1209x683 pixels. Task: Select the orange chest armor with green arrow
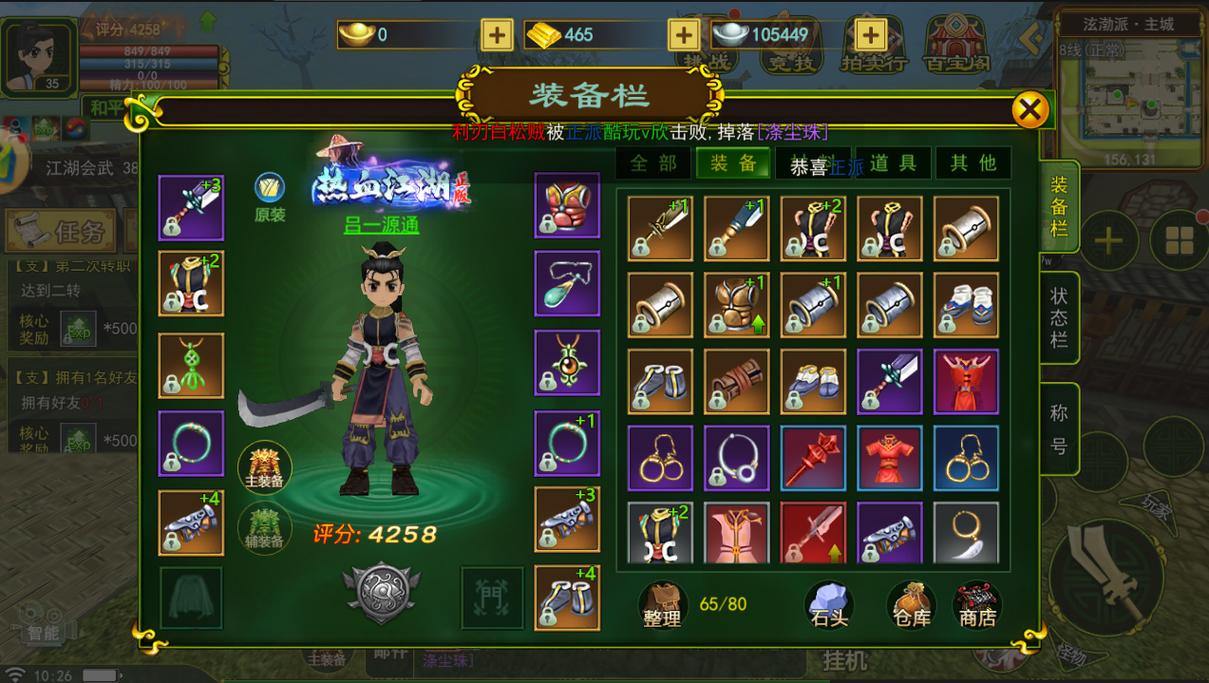tap(737, 305)
